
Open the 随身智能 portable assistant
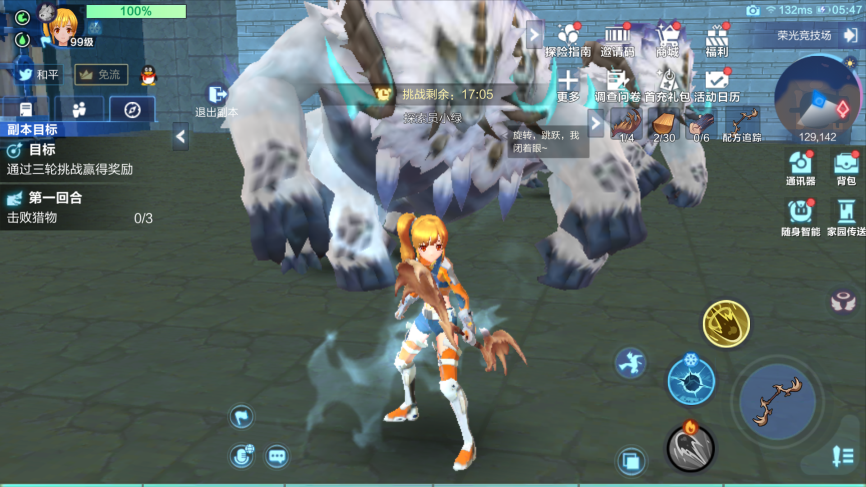point(800,217)
